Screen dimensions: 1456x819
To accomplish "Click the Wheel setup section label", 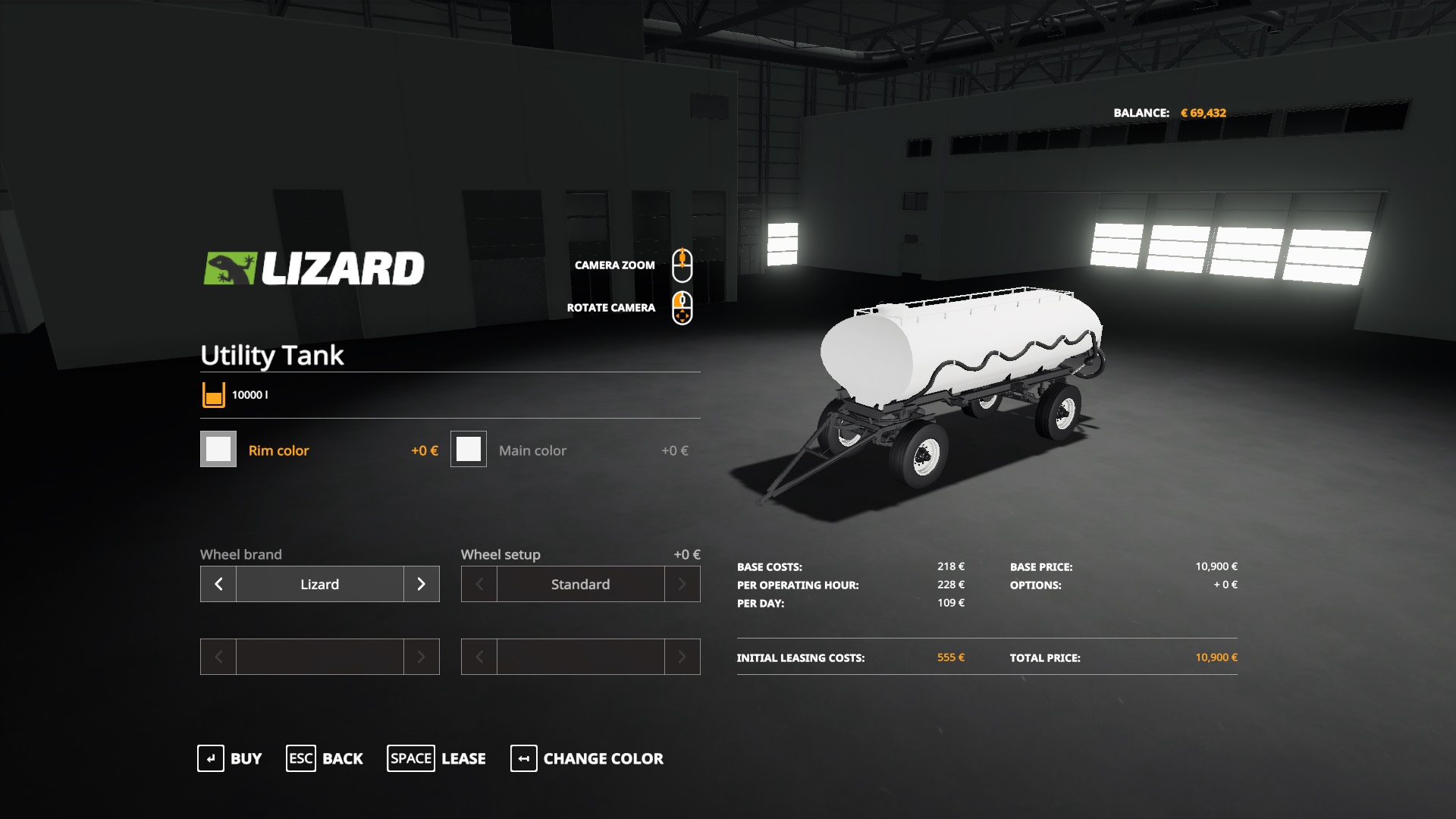I will (500, 554).
